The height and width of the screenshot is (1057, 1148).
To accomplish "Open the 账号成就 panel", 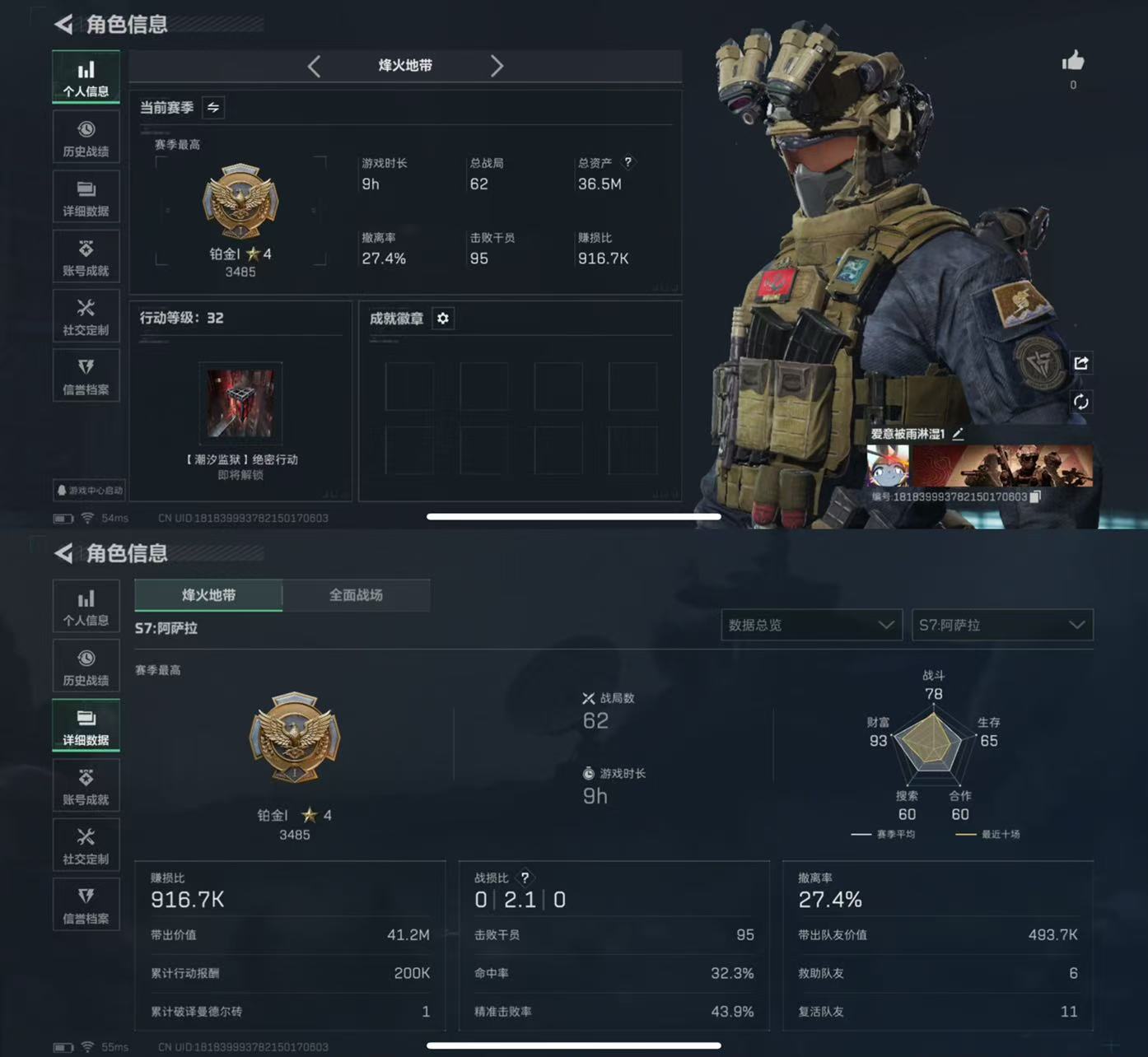I will [x=86, y=256].
